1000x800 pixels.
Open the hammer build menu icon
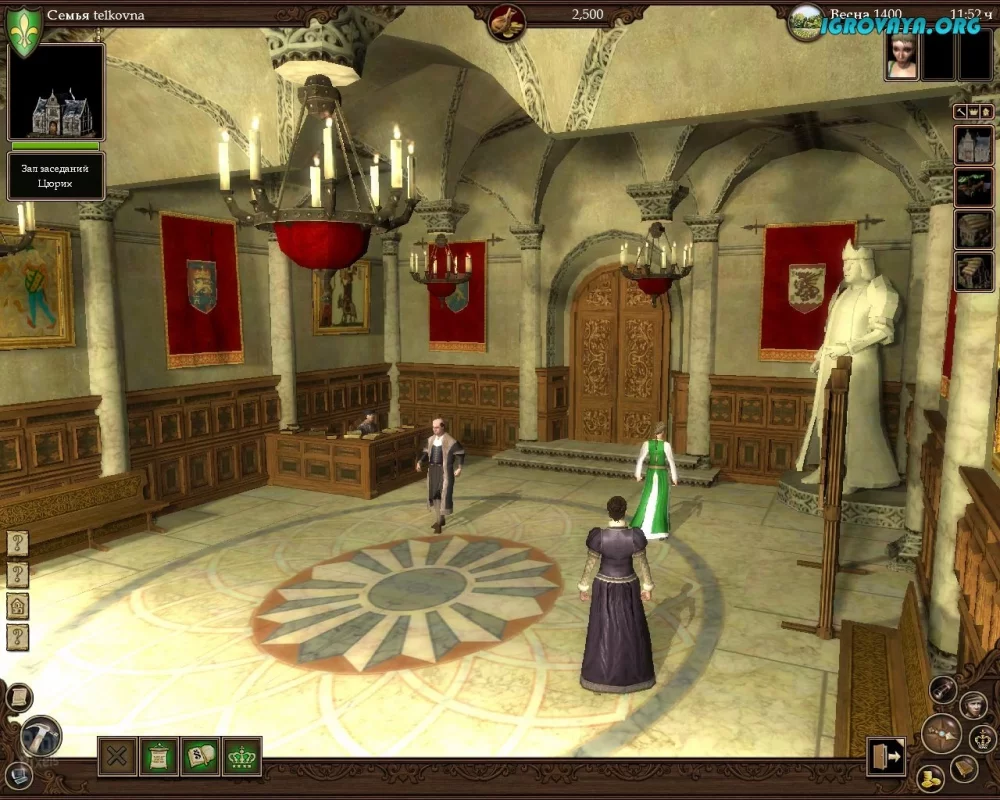point(41,736)
